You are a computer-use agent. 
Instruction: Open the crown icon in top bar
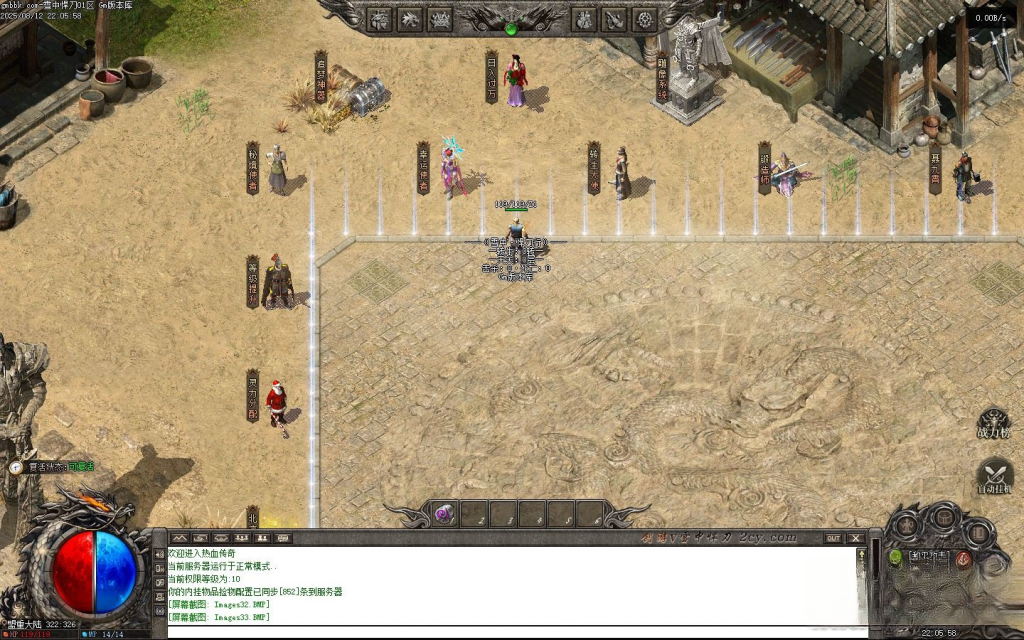tap(440, 19)
